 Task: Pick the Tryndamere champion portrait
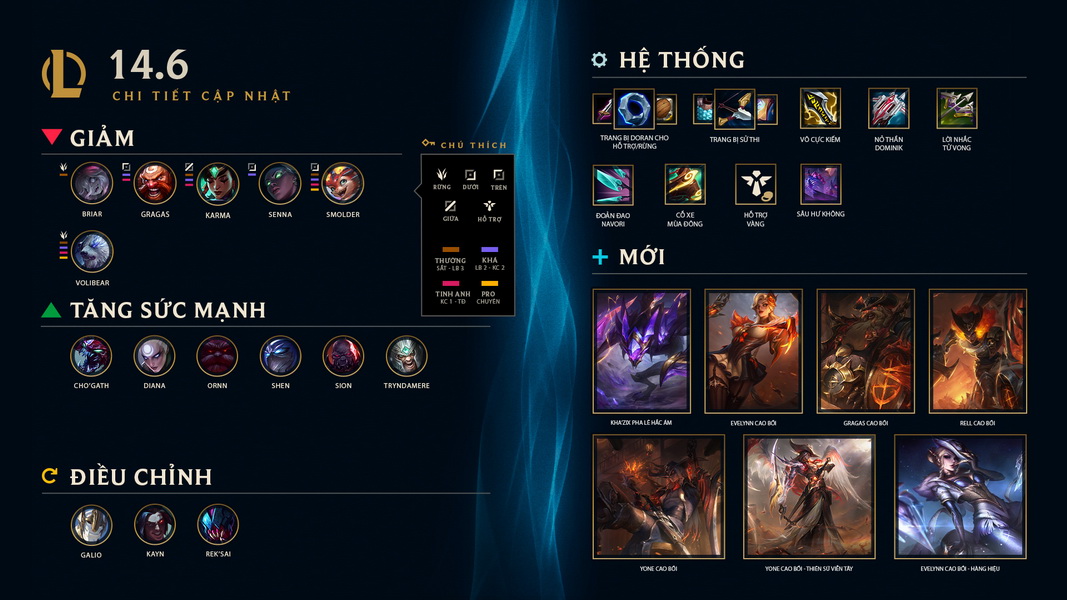[x=406, y=356]
